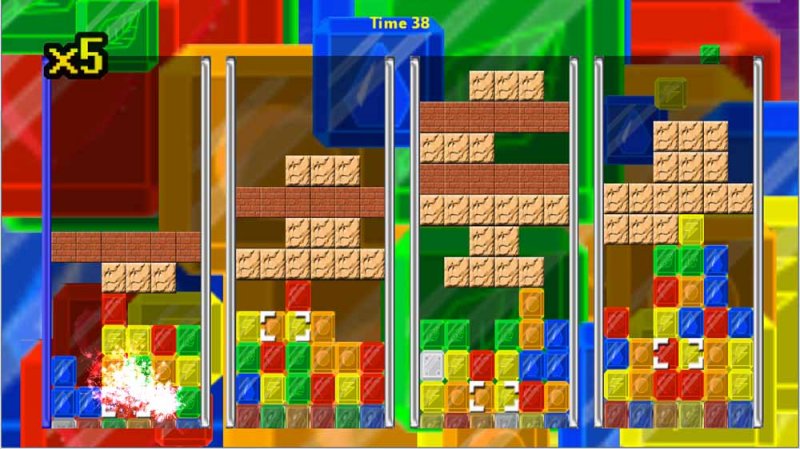Select the lone gray block in the third playfield
Image resolution: width=800 pixels, height=449 pixels.
[x=432, y=364]
